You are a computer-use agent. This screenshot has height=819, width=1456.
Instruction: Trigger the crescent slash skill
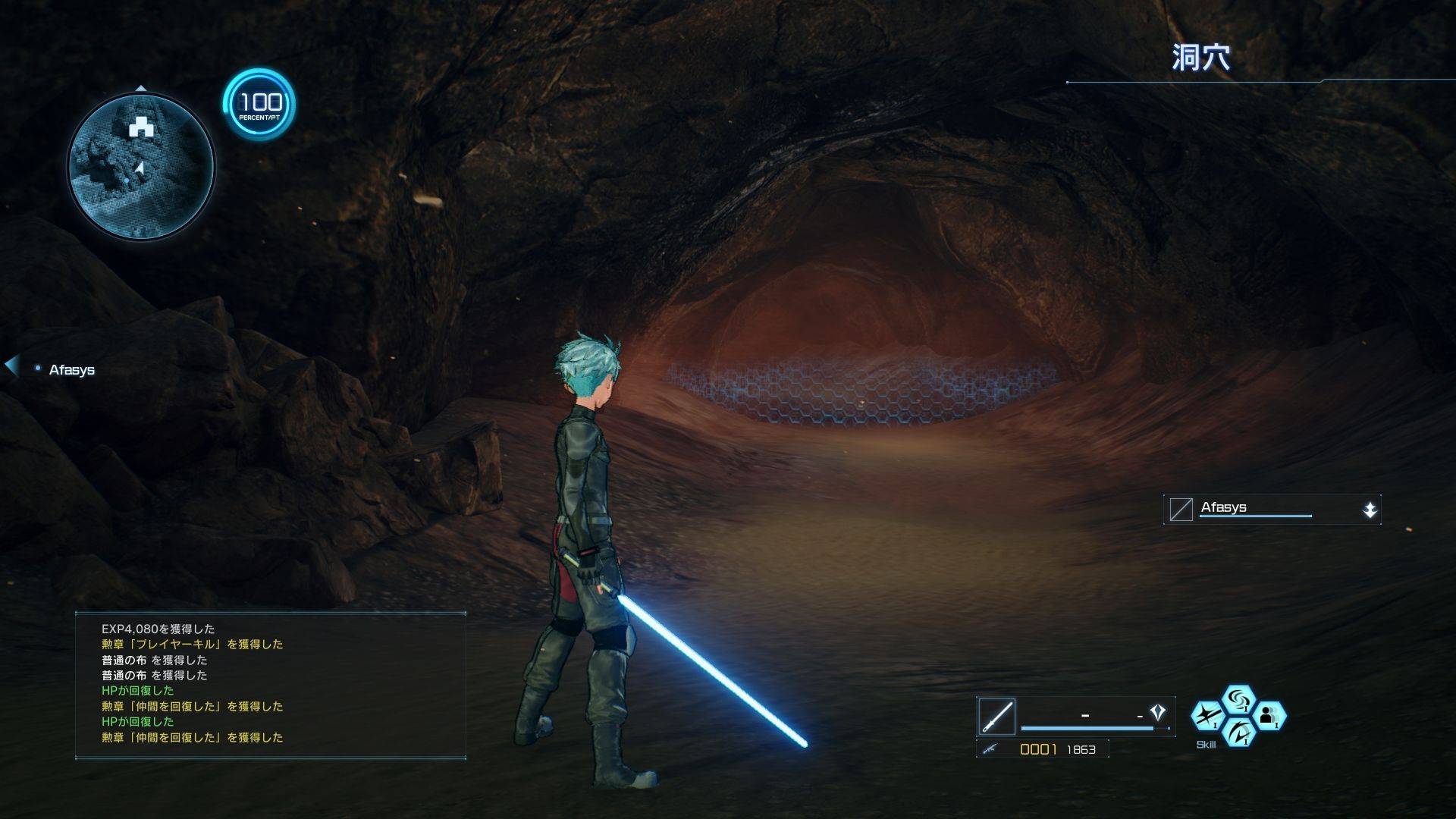pyautogui.click(x=1238, y=732)
